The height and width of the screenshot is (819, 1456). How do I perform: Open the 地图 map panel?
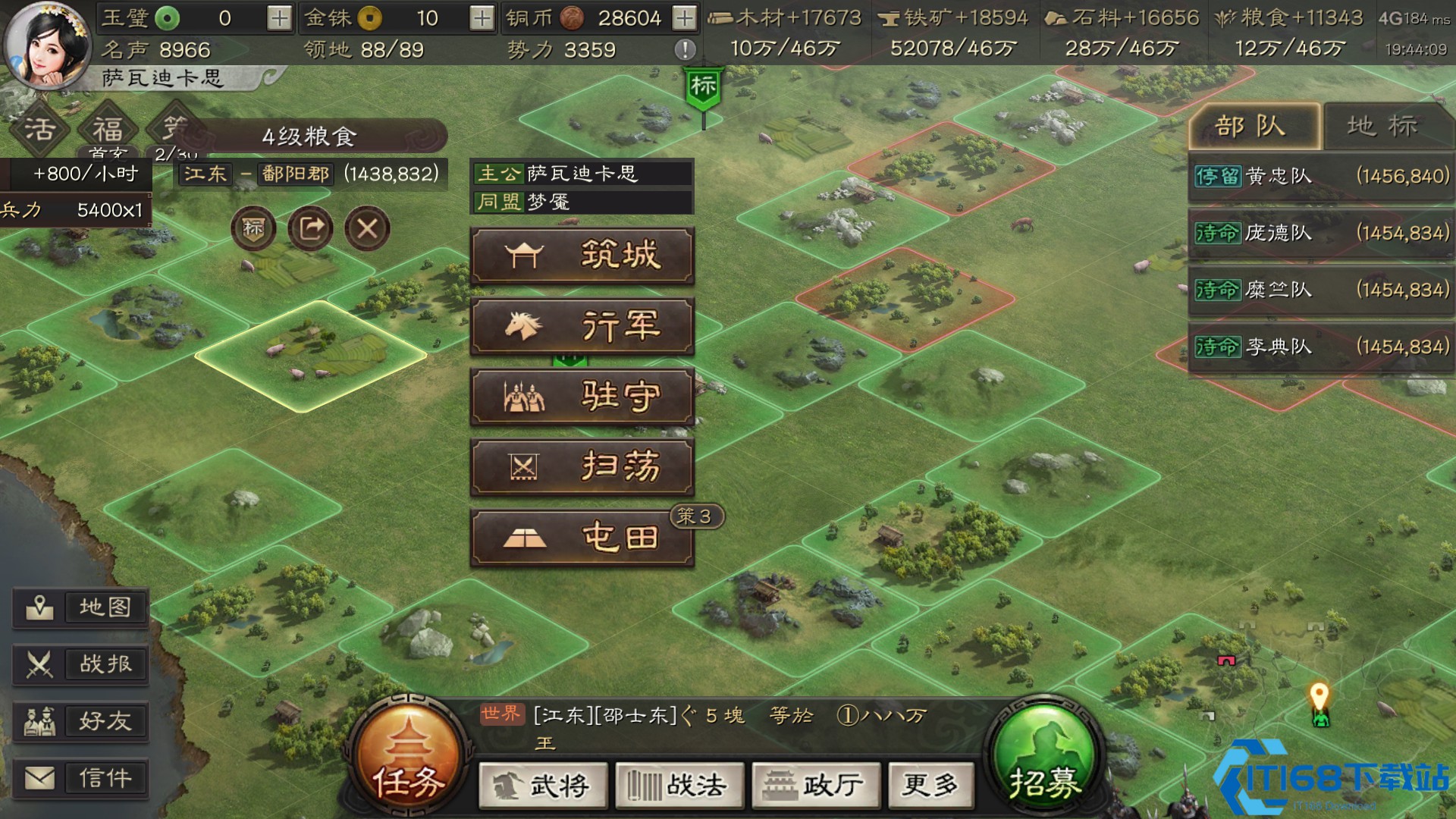click(x=80, y=607)
